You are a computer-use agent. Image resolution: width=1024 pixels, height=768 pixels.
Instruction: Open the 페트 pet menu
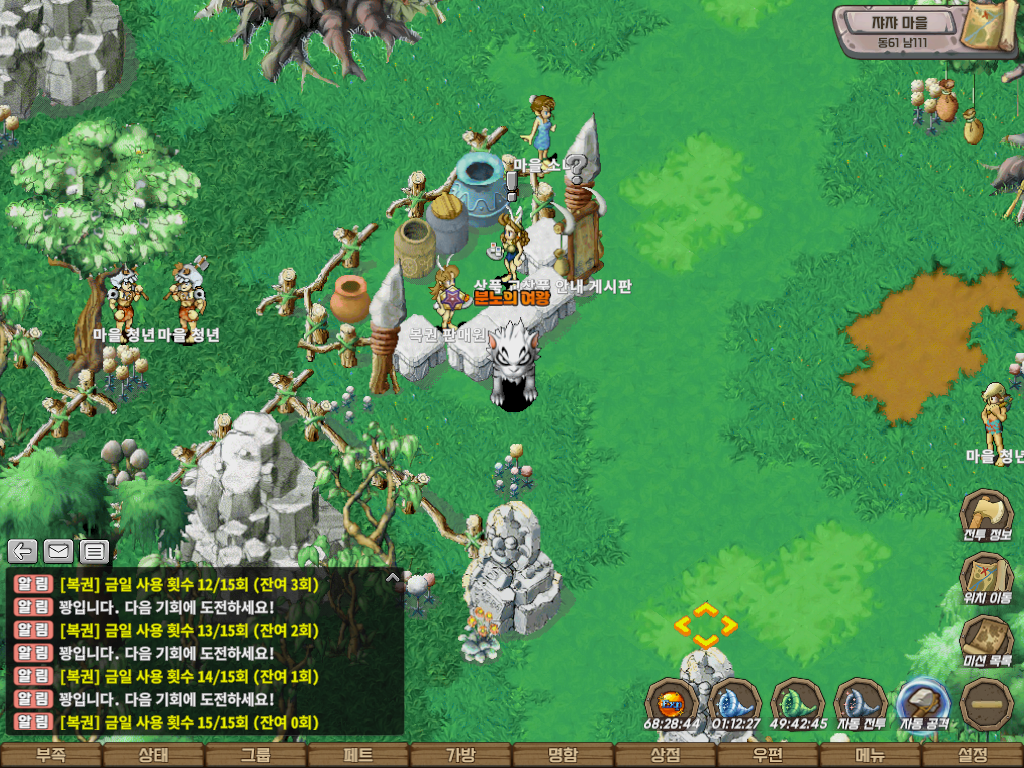coord(358,756)
